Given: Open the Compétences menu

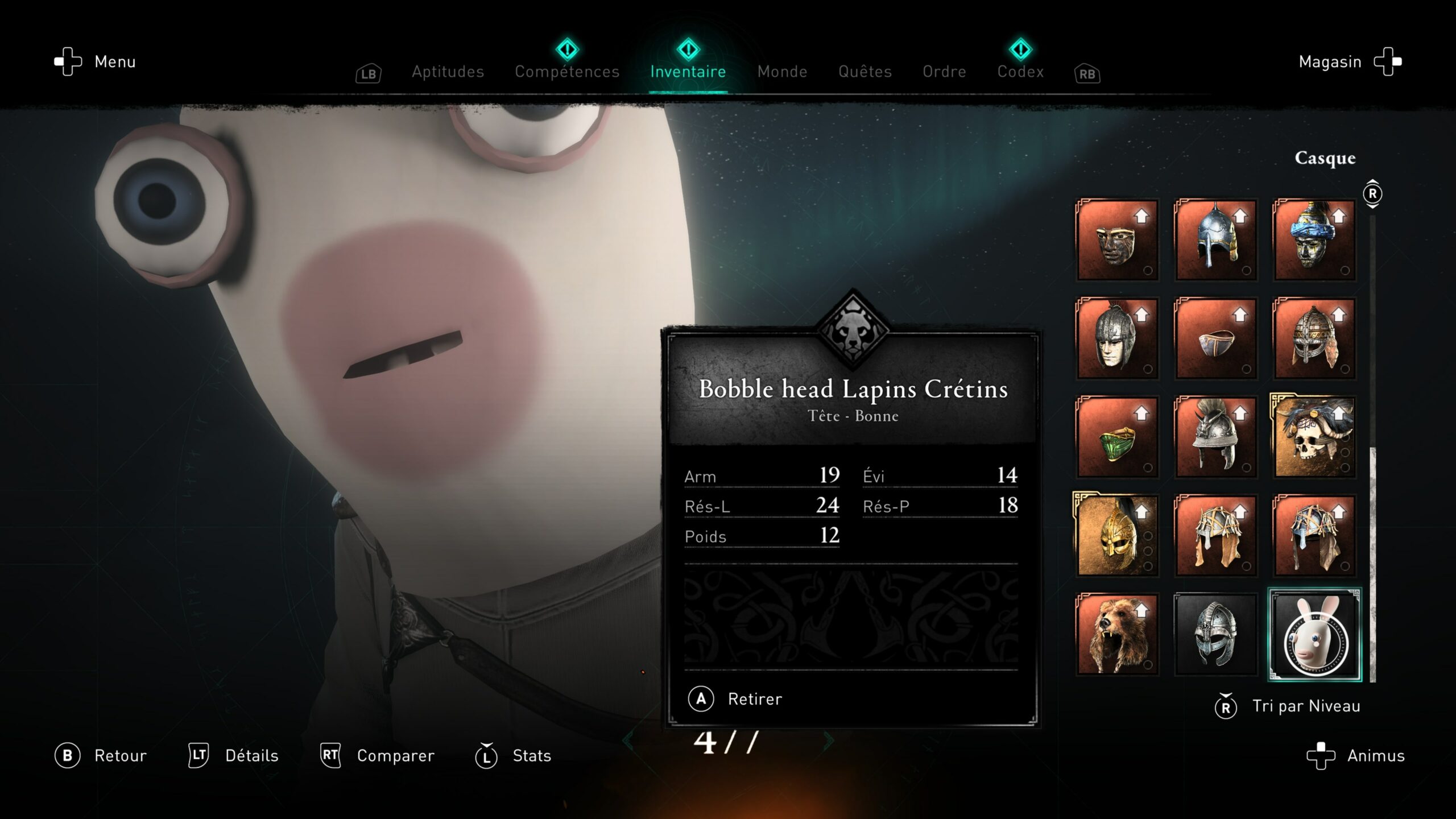Looking at the screenshot, I should point(567,72).
